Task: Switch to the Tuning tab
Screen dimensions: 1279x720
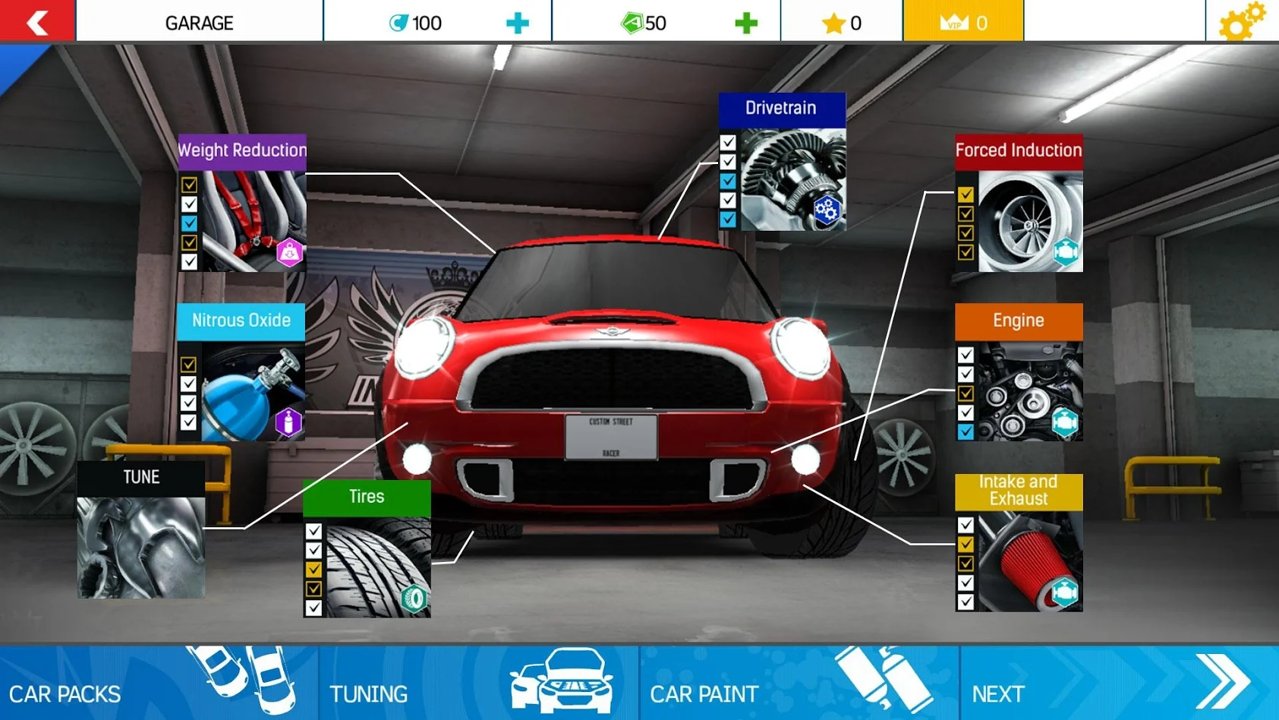Action: coord(478,683)
